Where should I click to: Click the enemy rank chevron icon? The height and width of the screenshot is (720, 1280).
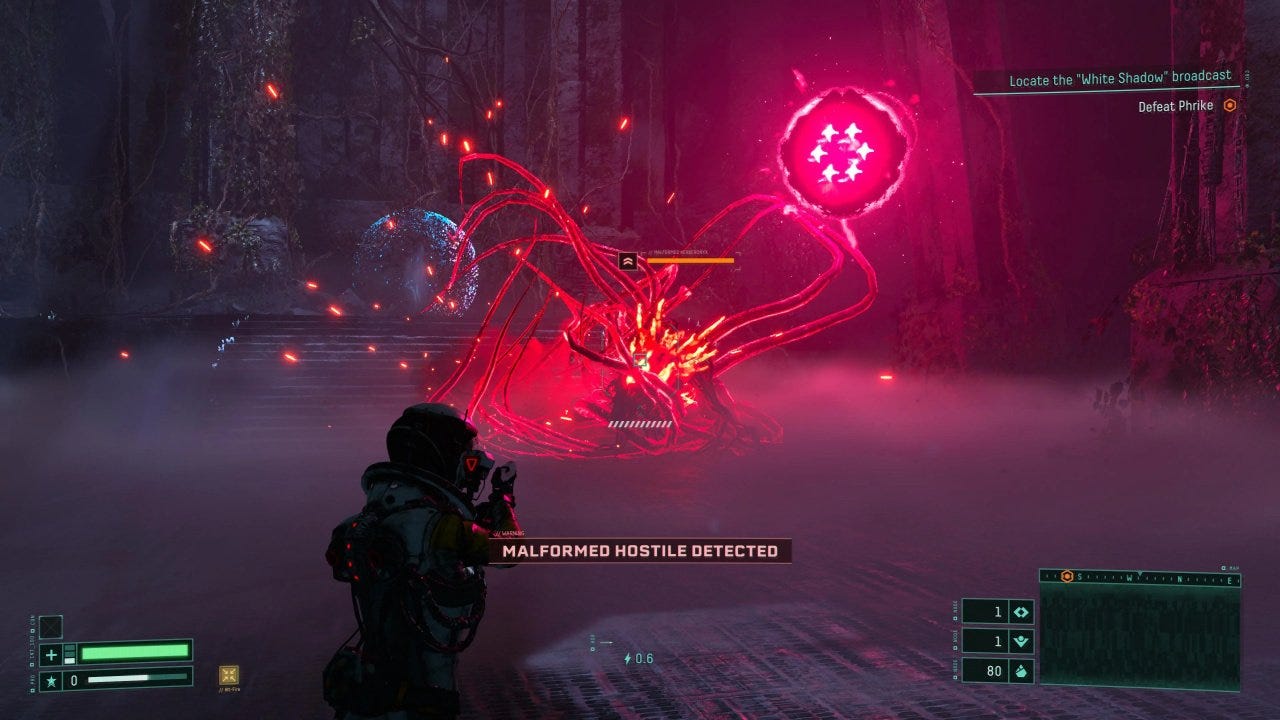pyautogui.click(x=628, y=261)
